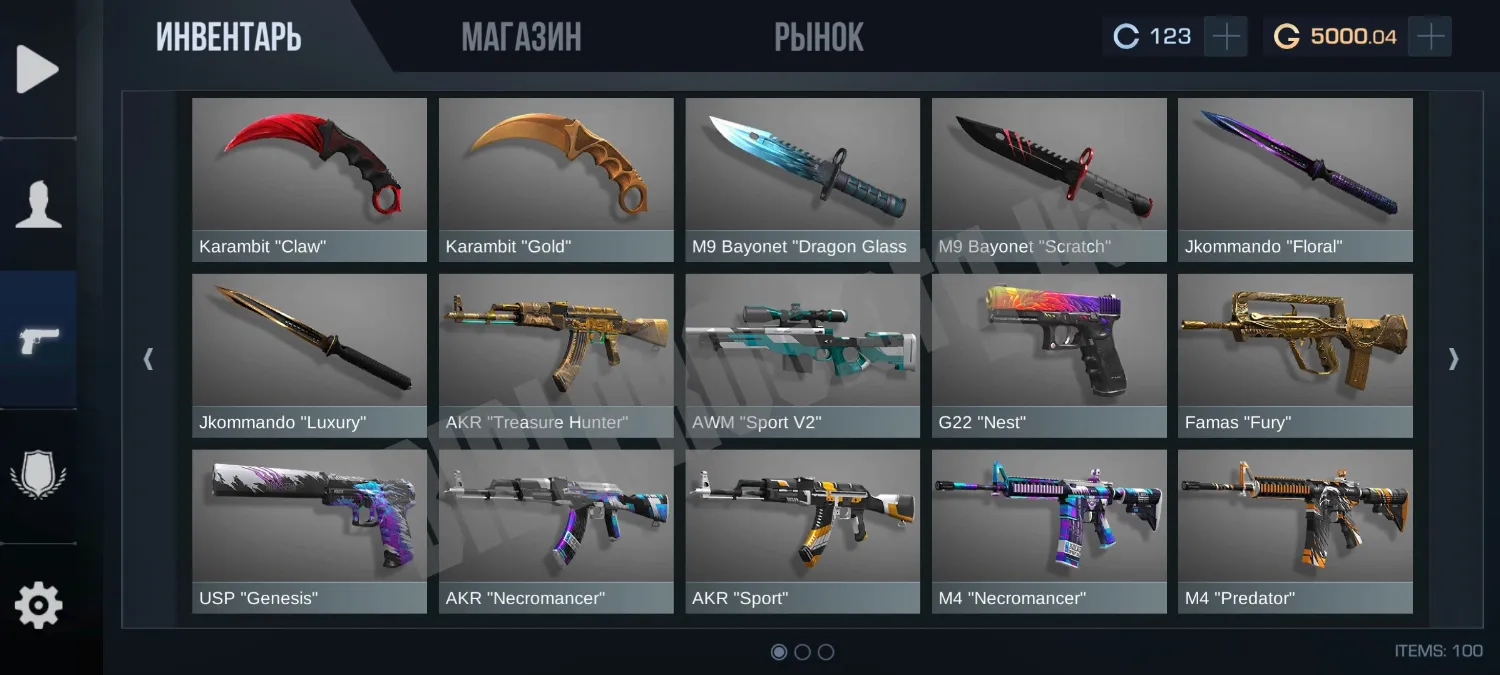The height and width of the screenshot is (675, 1500).
Task: Add silver currency with plus button
Action: (1225, 37)
